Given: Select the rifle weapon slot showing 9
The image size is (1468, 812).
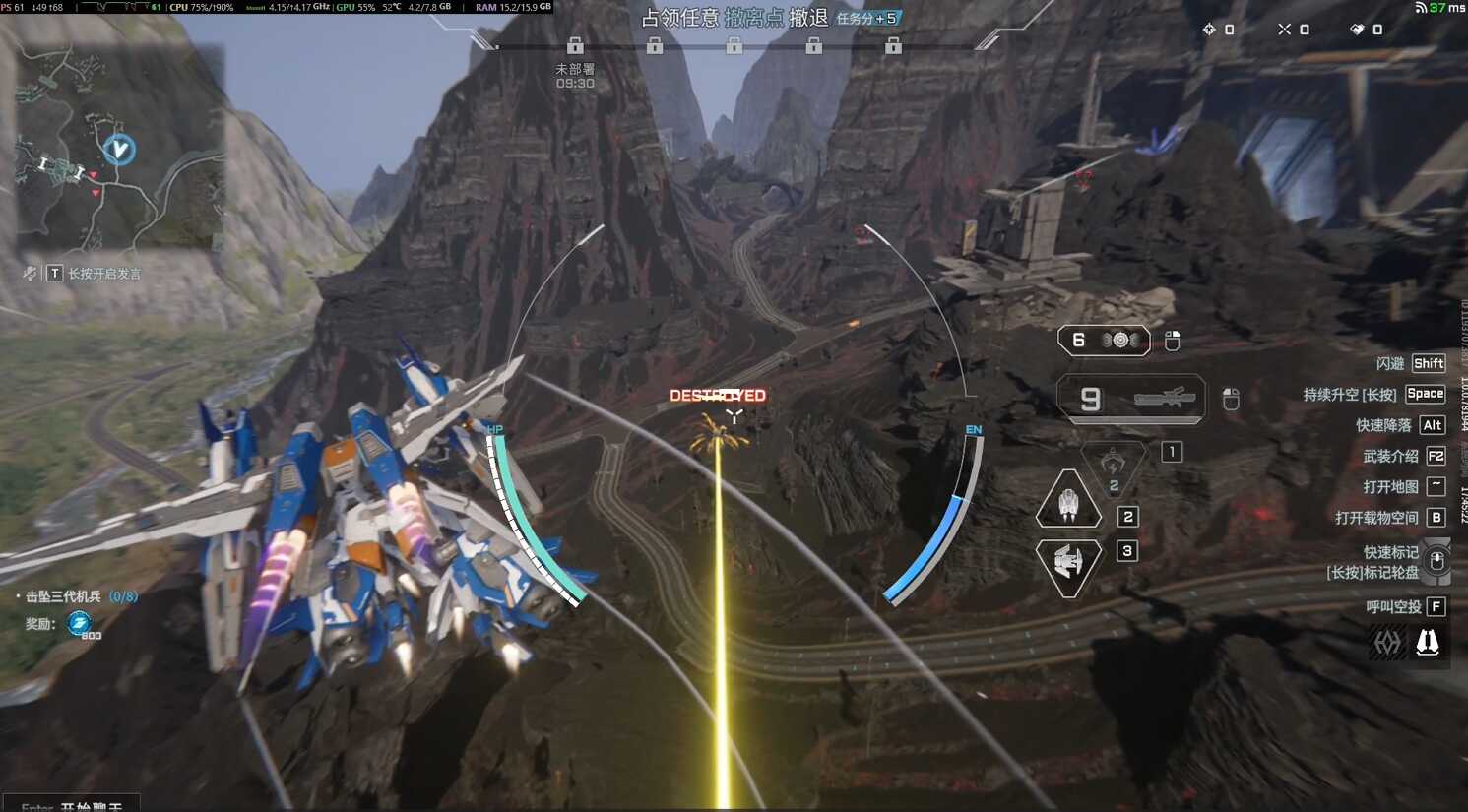Looking at the screenshot, I should coord(1130,399).
